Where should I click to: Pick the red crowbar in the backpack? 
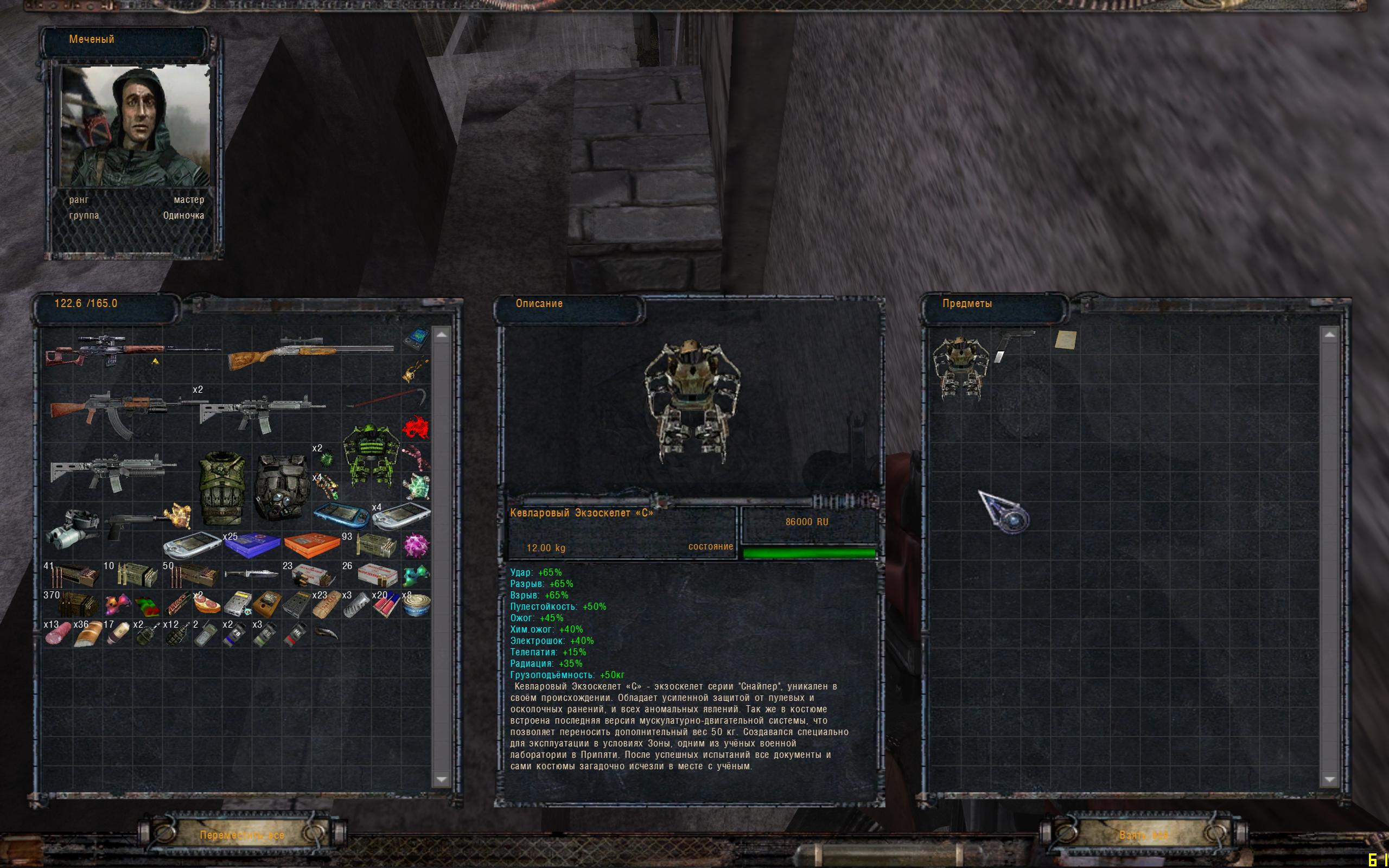coord(388,399)
